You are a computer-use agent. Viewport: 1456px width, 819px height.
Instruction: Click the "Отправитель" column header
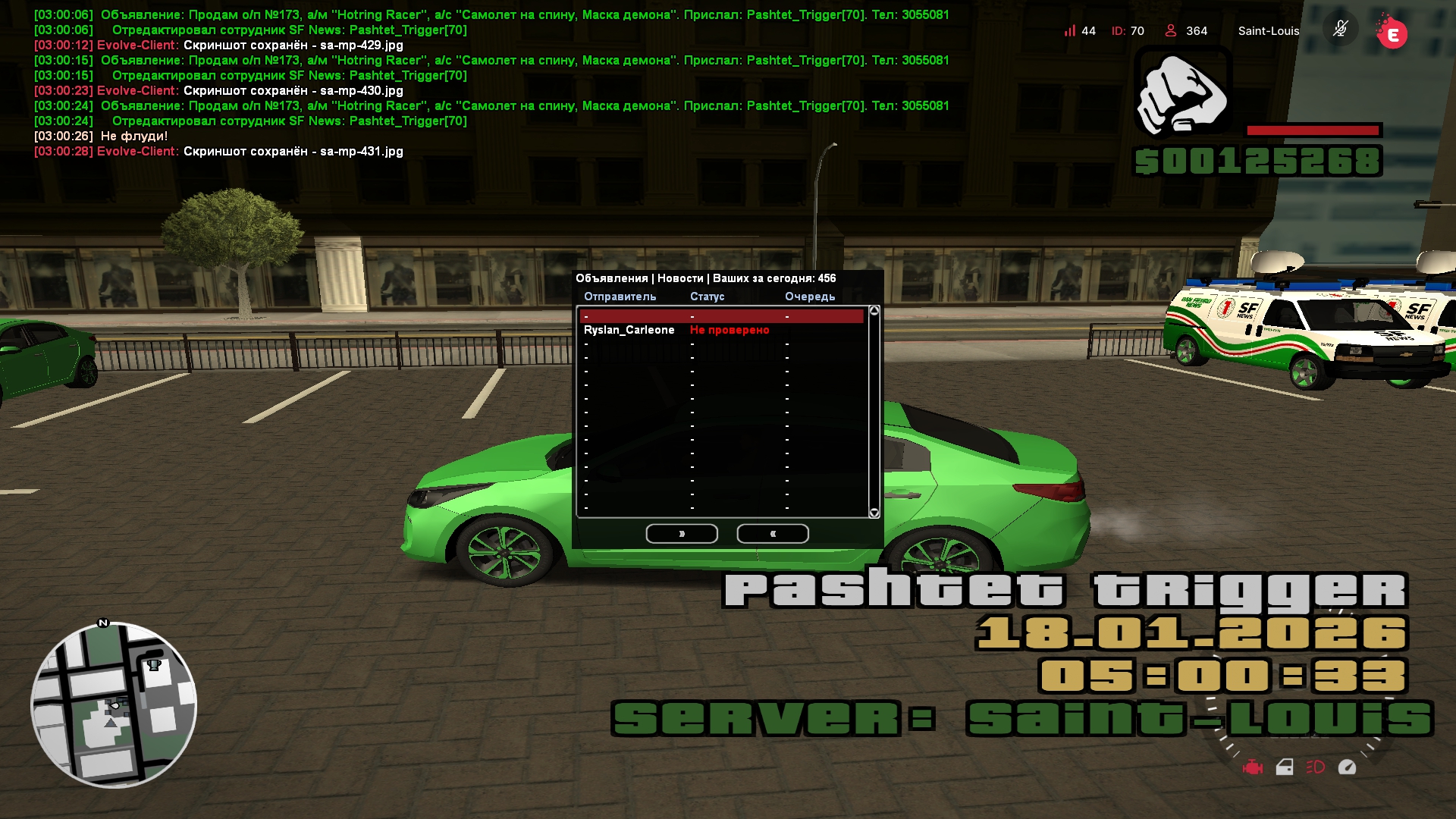[x=620, y=297]
